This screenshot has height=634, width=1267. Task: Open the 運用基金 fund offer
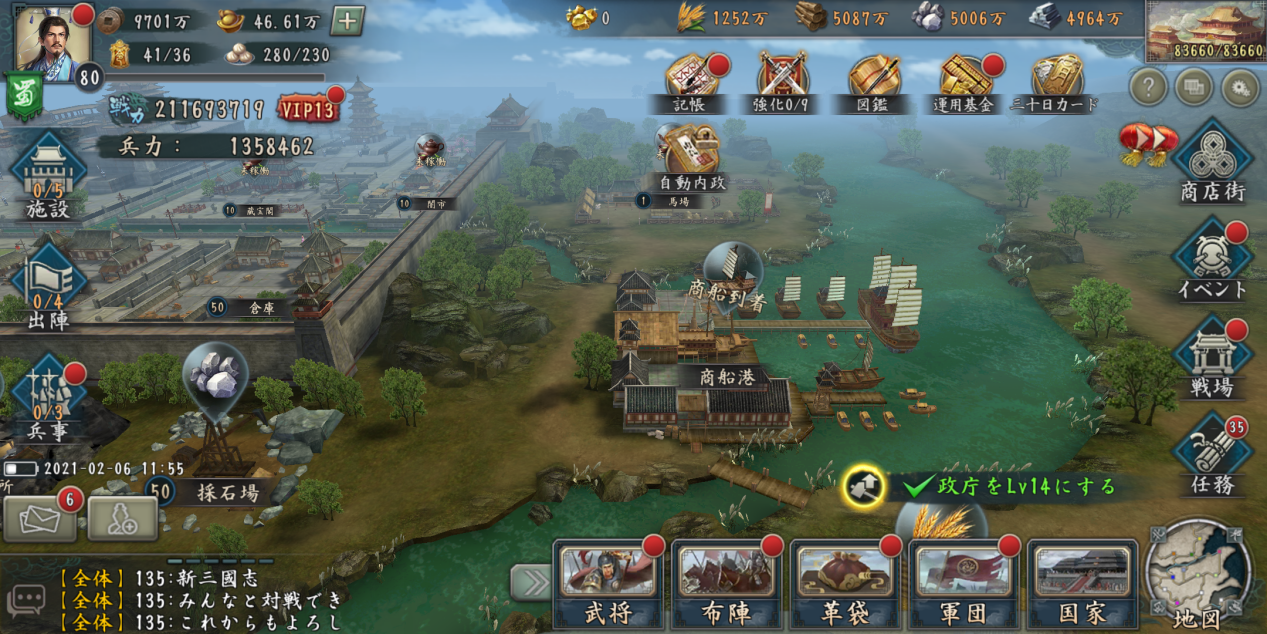pos(964,80)
